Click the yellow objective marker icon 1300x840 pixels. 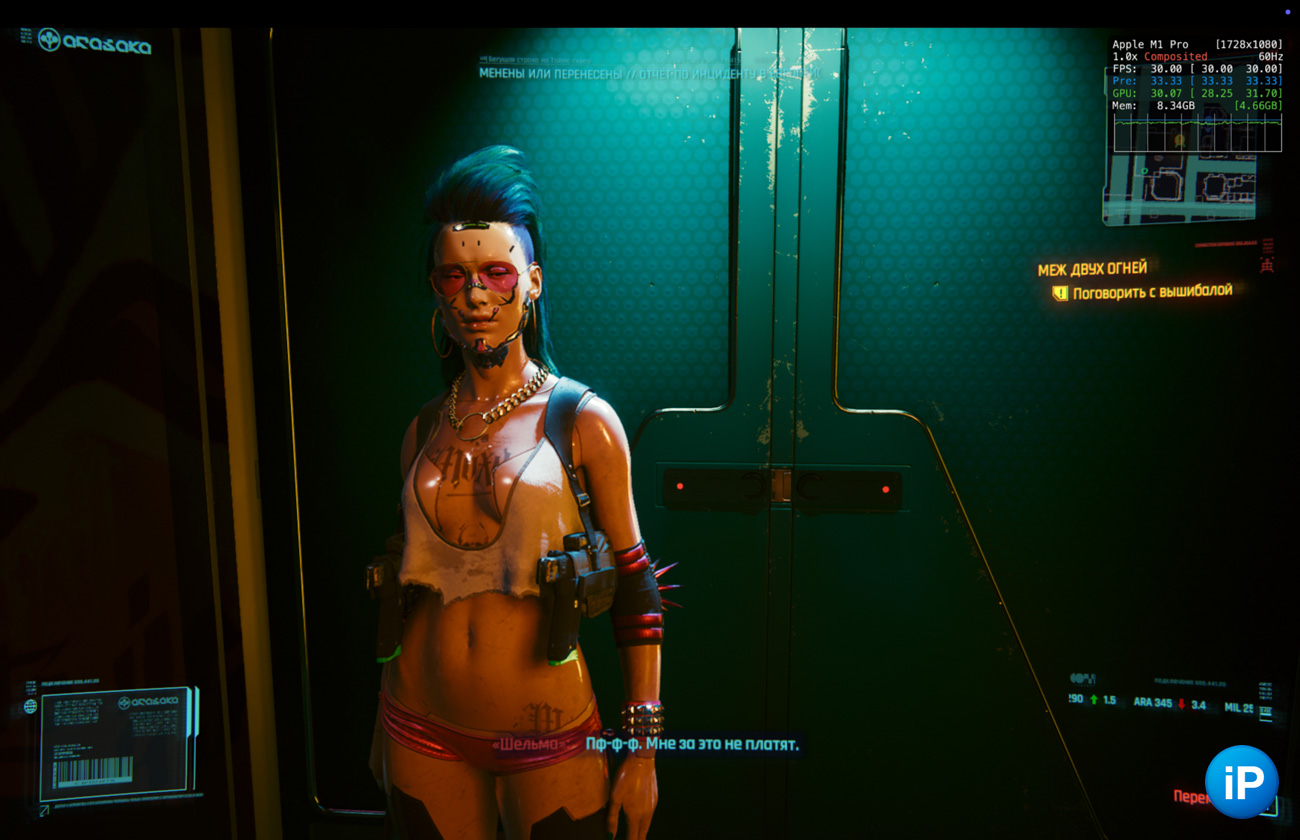pos(1060,293)
